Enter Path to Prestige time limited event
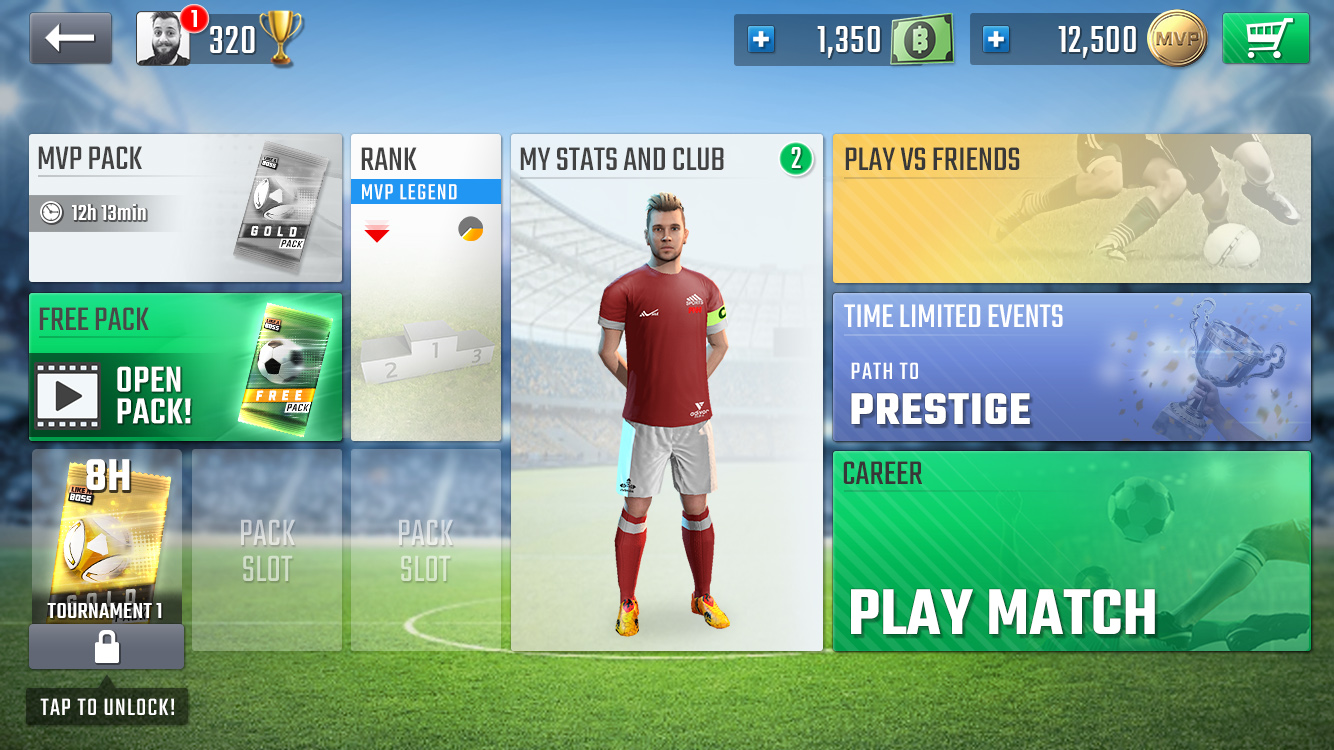This screenshot has height=750, width=1334. (x=1071, y=367)
